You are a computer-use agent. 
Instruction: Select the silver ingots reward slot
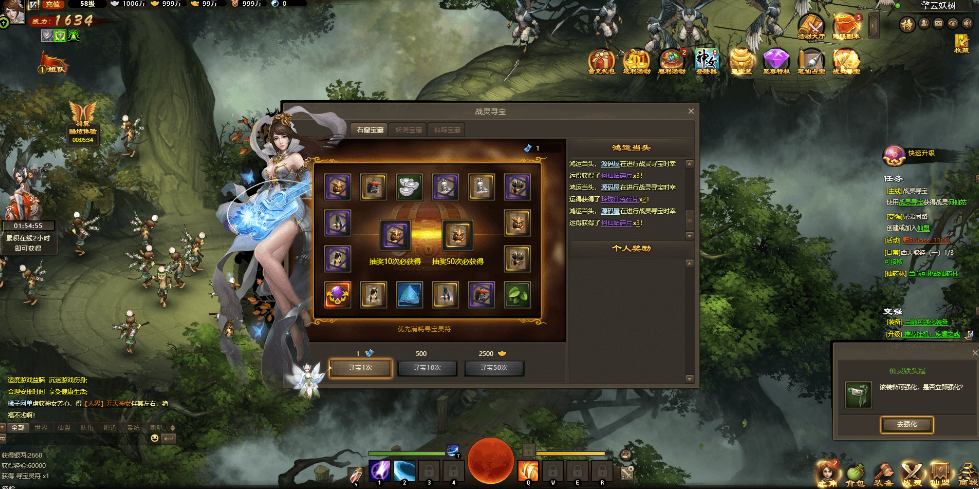(x=408, y=185)
